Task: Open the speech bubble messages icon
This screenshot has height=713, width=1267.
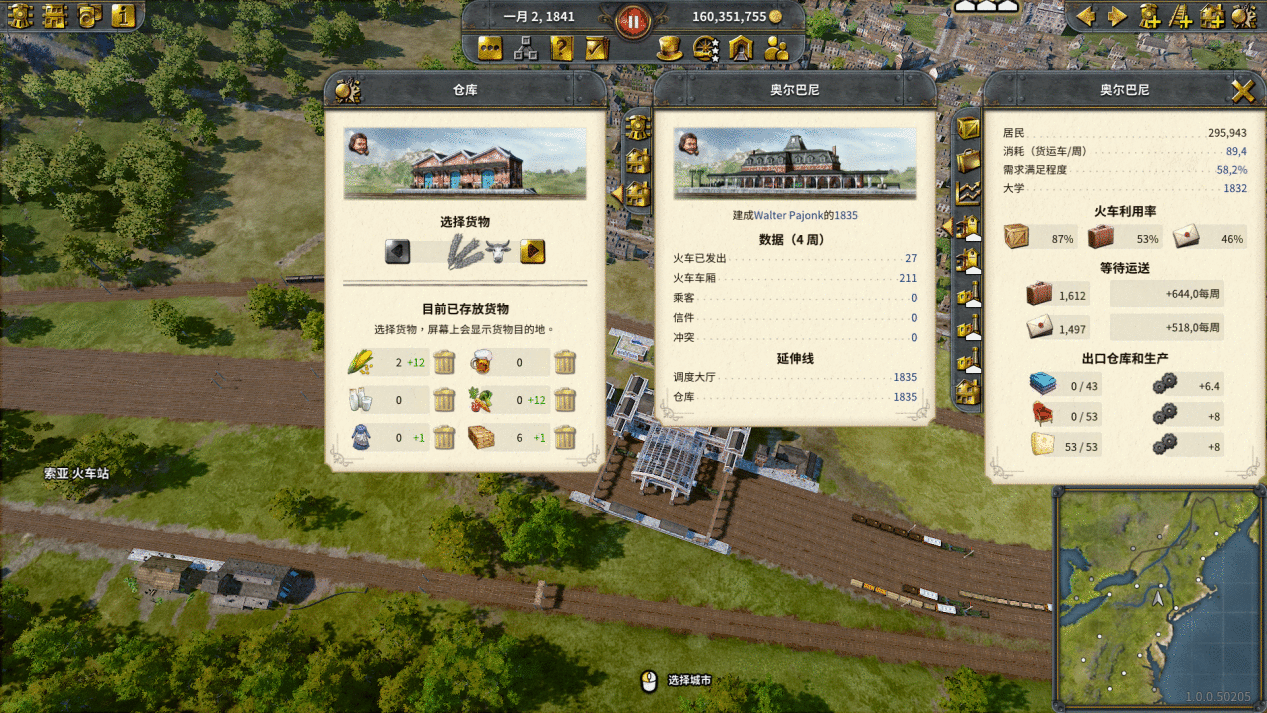Action: coord(490,48)
